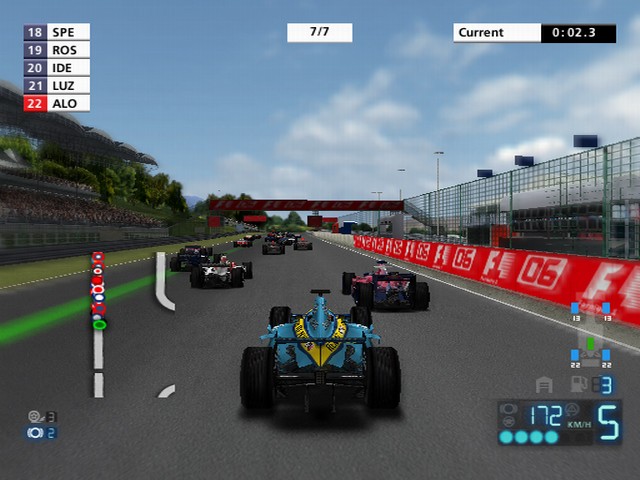Viewport: 640px width, 480px height.
Task: Select the fuel pump icon
Action: pyautogui.click(x=577, y=385)
